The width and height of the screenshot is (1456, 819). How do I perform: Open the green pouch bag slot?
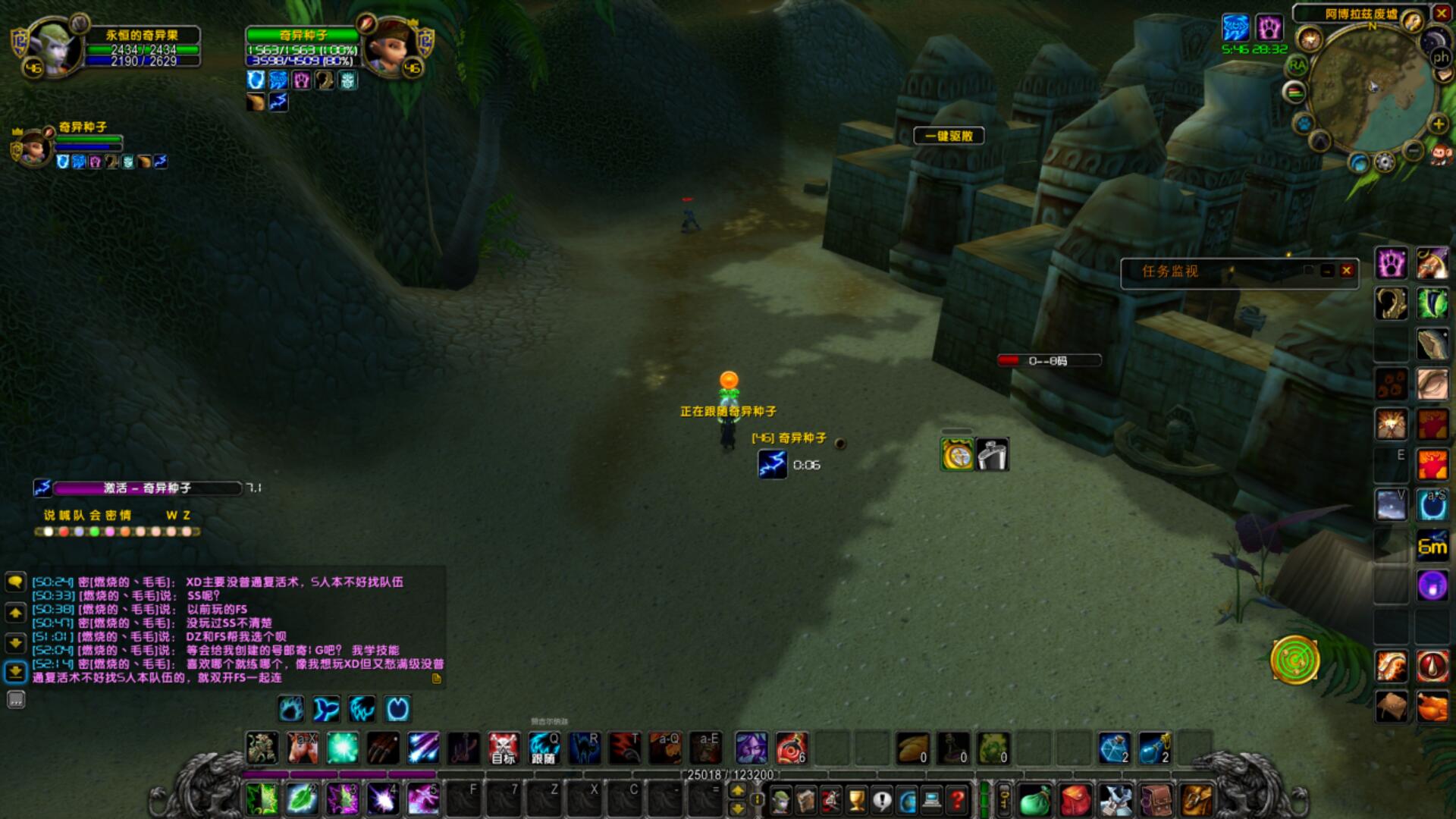[x=1034, y=800]
